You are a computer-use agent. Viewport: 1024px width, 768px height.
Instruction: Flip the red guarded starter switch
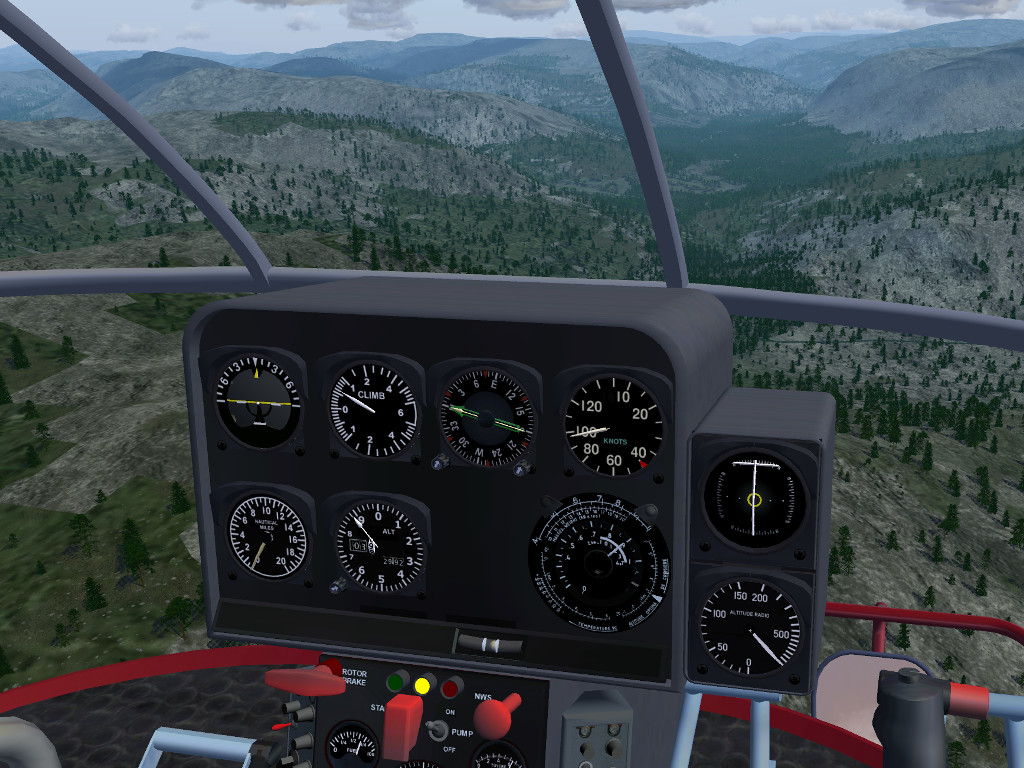point(403,724)
